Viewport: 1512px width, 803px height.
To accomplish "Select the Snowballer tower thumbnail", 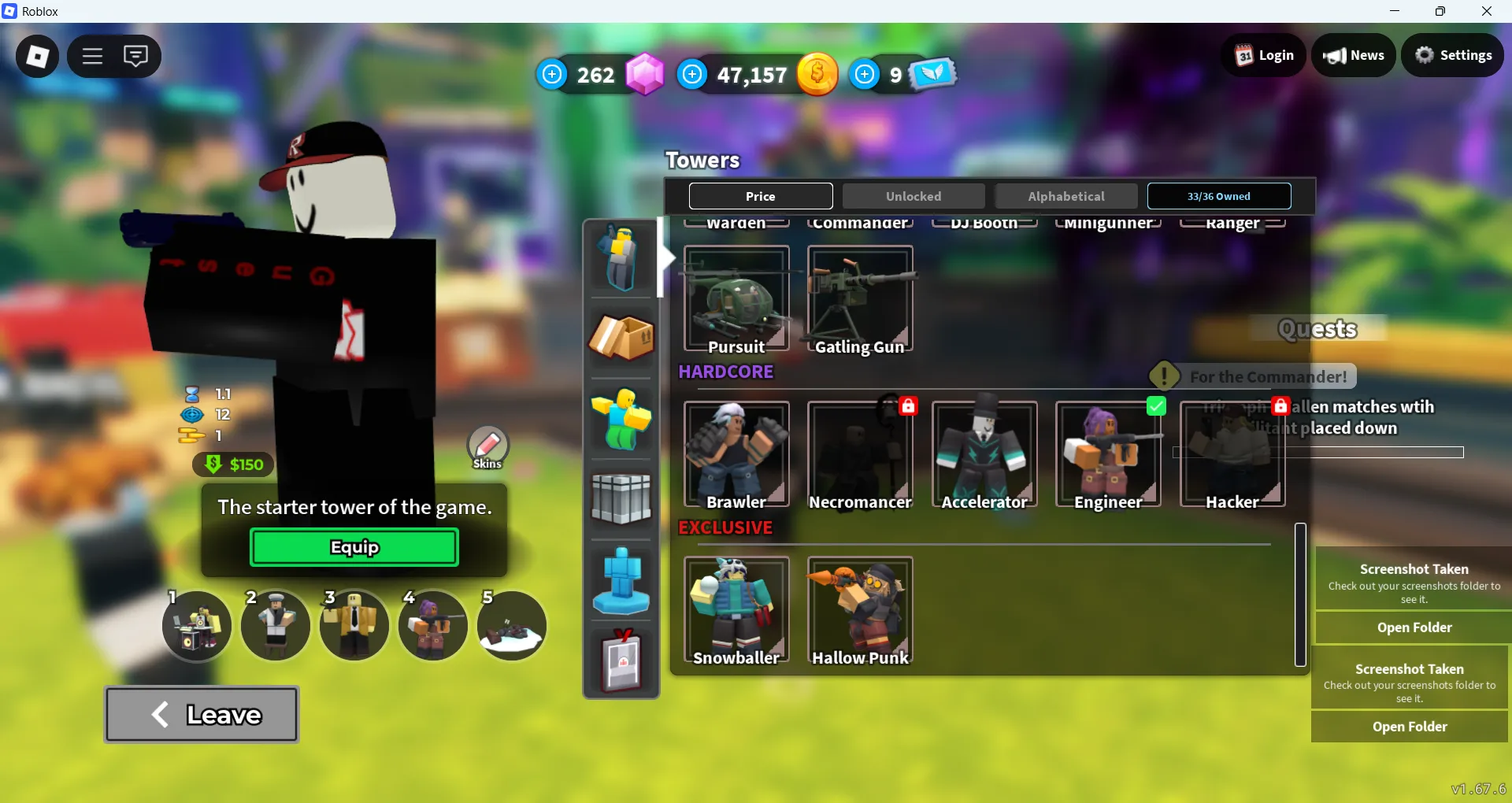I will (x=736, y=610).
